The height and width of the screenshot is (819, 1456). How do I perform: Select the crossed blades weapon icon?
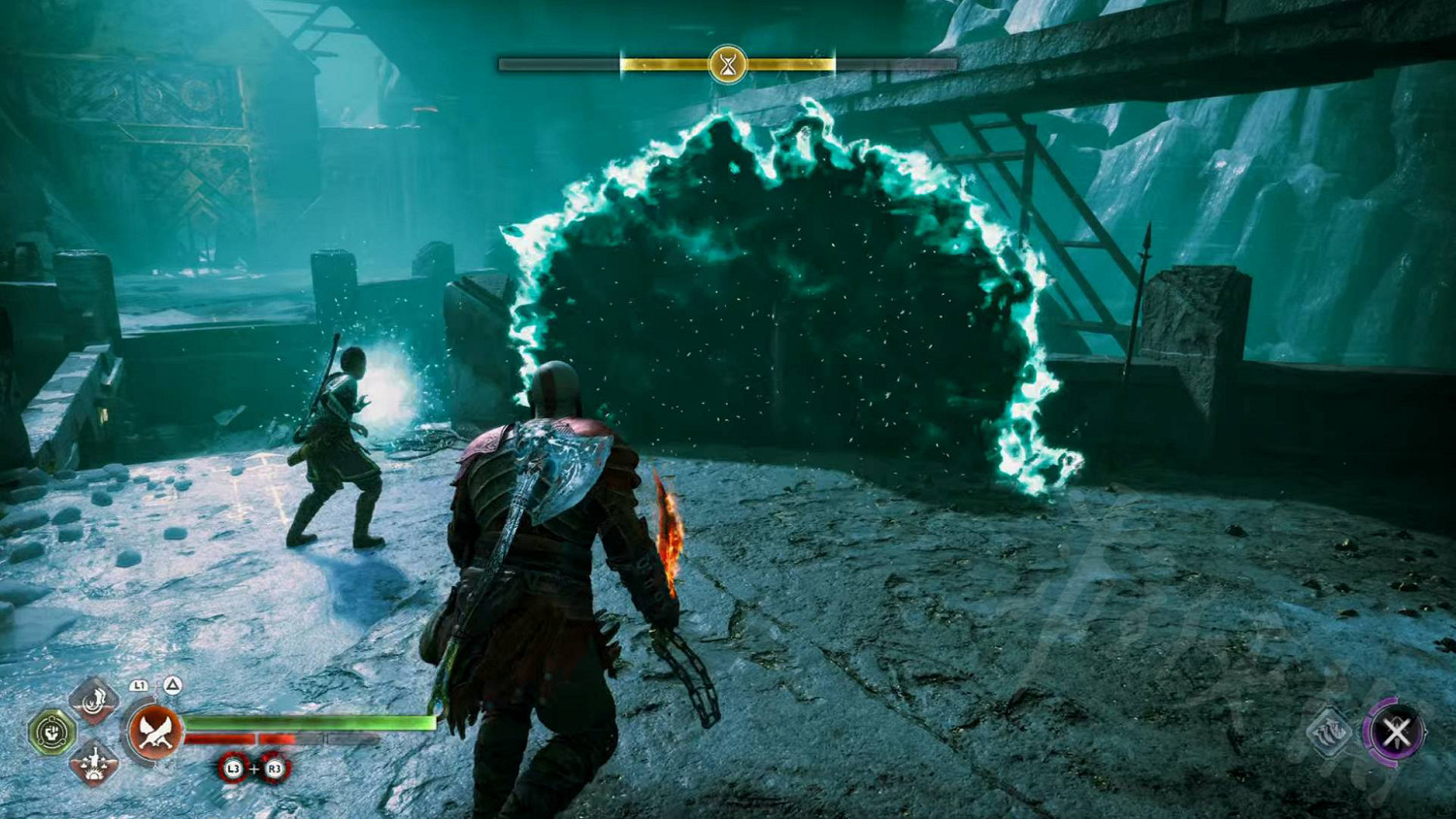click(x=155, y=733)
